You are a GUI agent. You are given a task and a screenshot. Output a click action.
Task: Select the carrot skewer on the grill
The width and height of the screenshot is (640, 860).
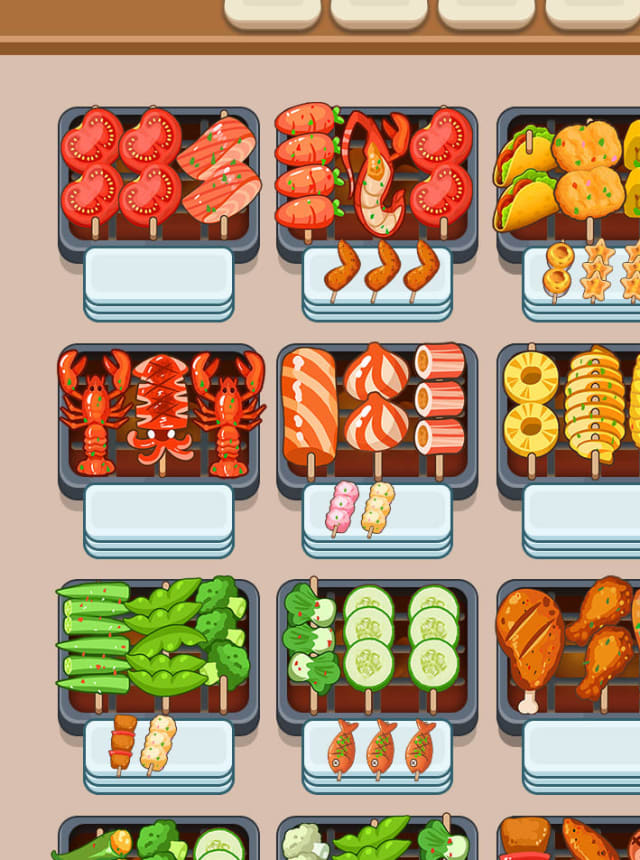[306, 168]
